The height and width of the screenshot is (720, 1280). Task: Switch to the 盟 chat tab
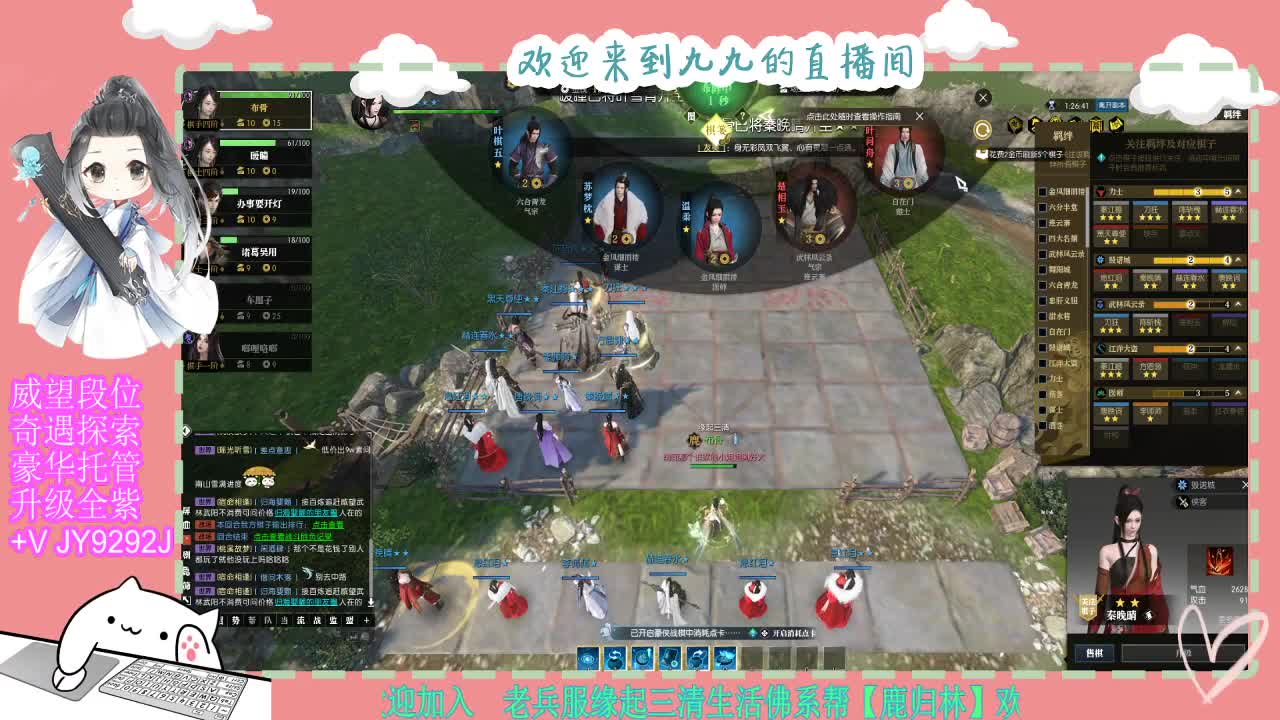tap(351, 620)
